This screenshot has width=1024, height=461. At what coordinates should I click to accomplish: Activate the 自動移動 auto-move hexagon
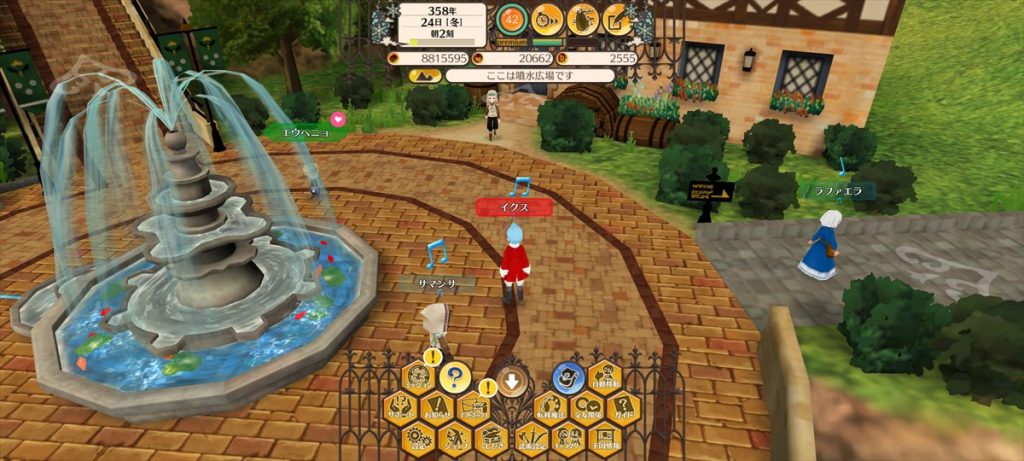603,378
